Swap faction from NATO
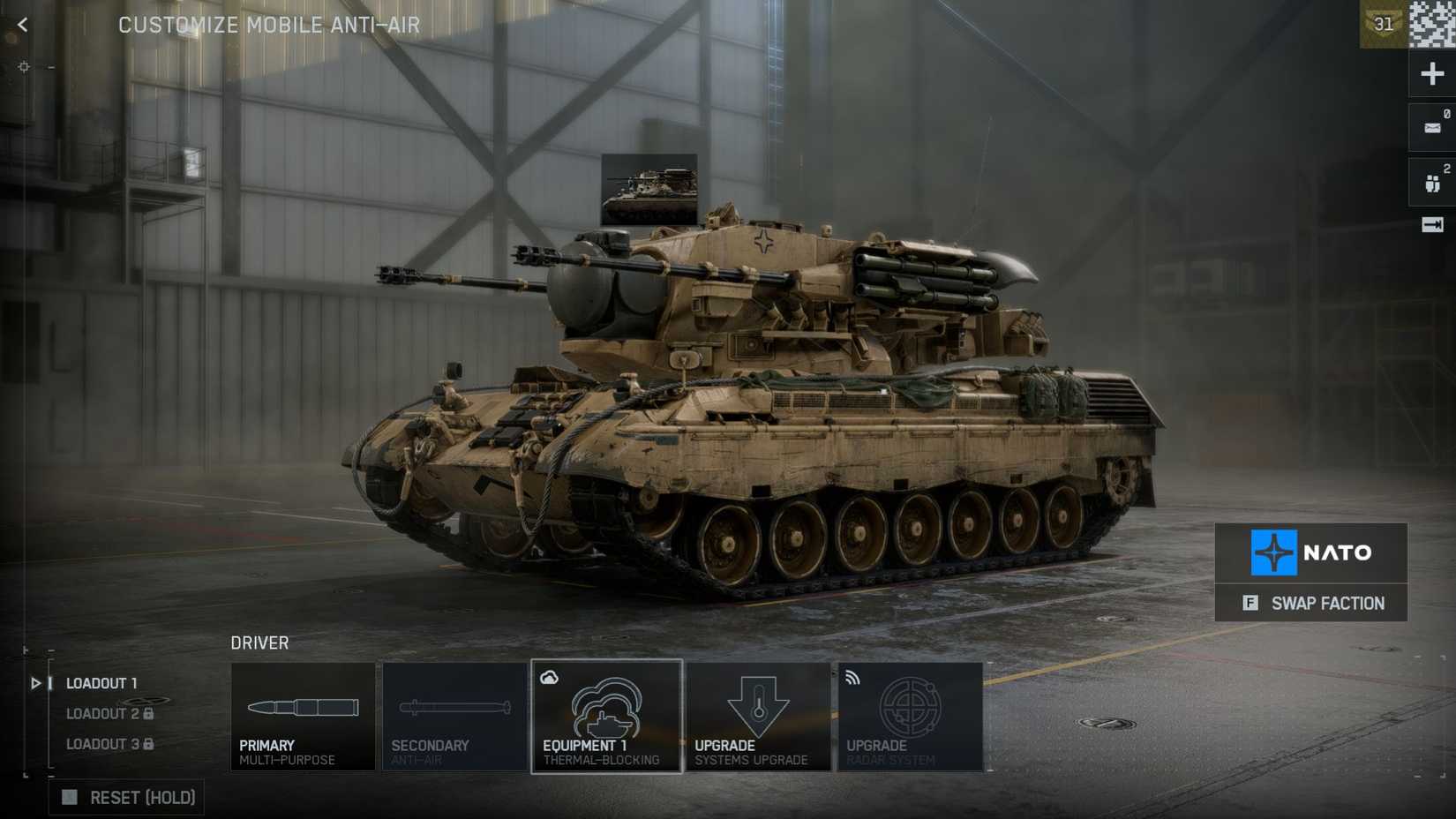 [x=1310, y=604]
